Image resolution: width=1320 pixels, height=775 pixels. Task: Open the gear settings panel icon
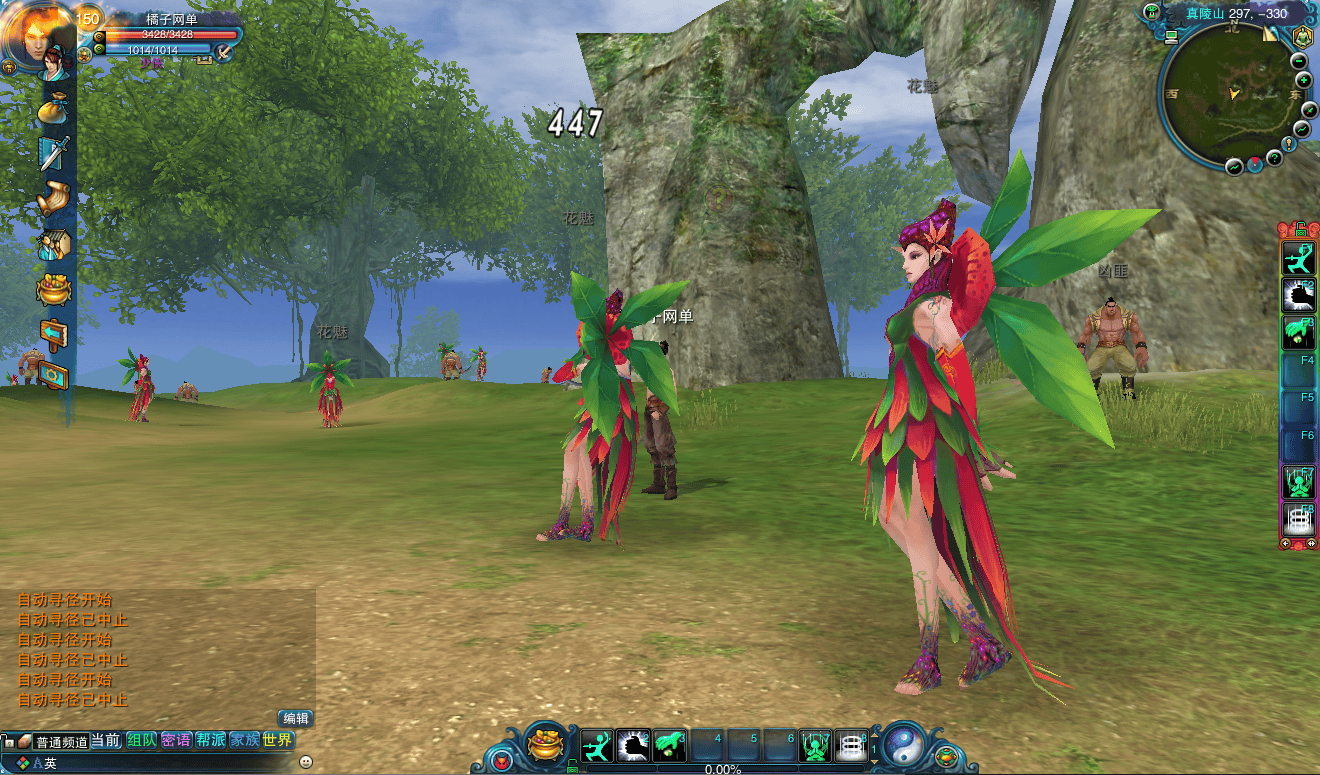[x=52, y=375]
